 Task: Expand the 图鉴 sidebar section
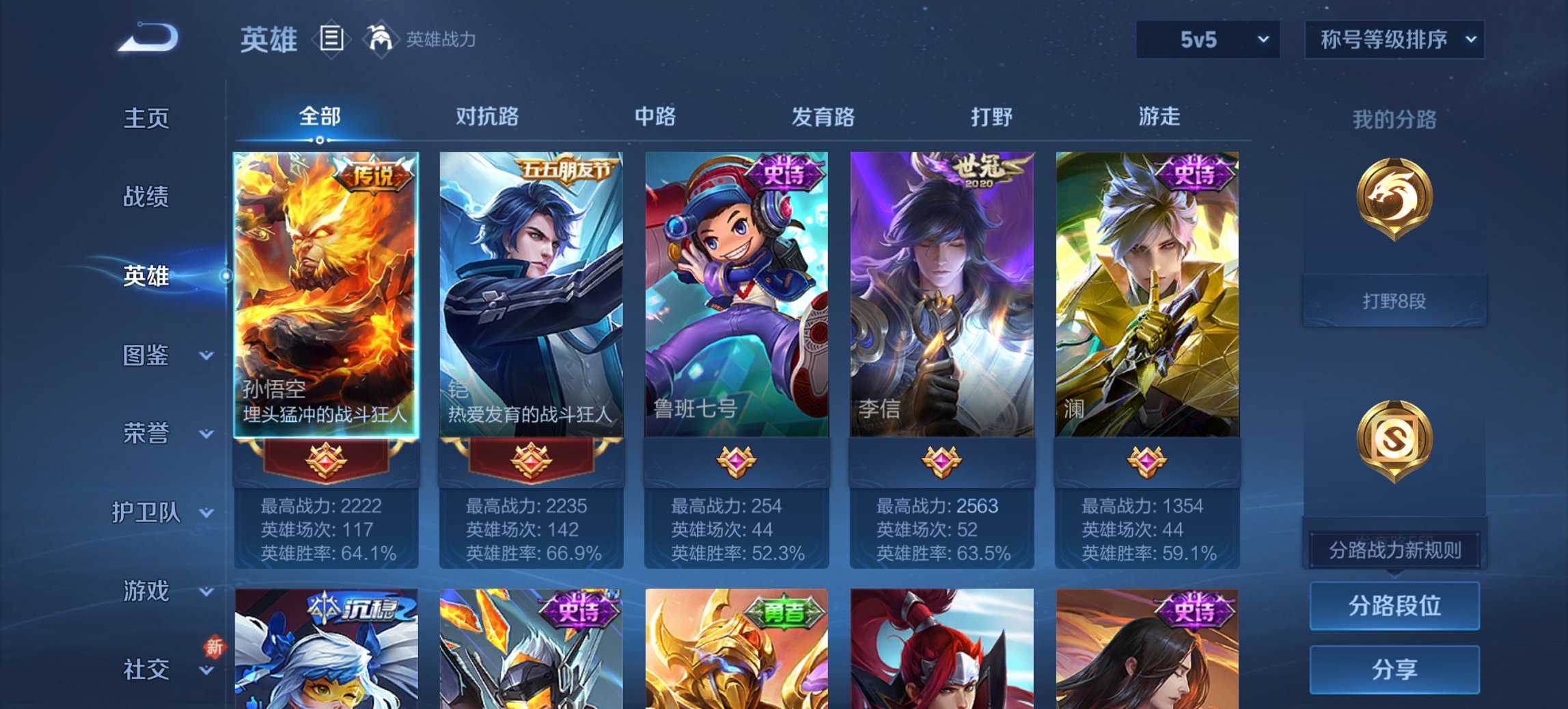[x=147, y=356]
